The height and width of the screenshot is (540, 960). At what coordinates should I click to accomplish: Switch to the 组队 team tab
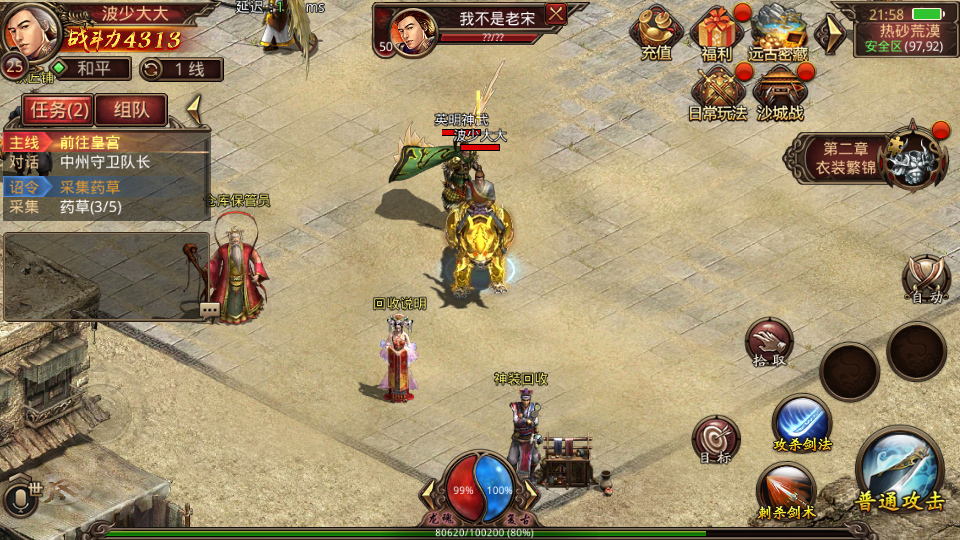(132, 110)
